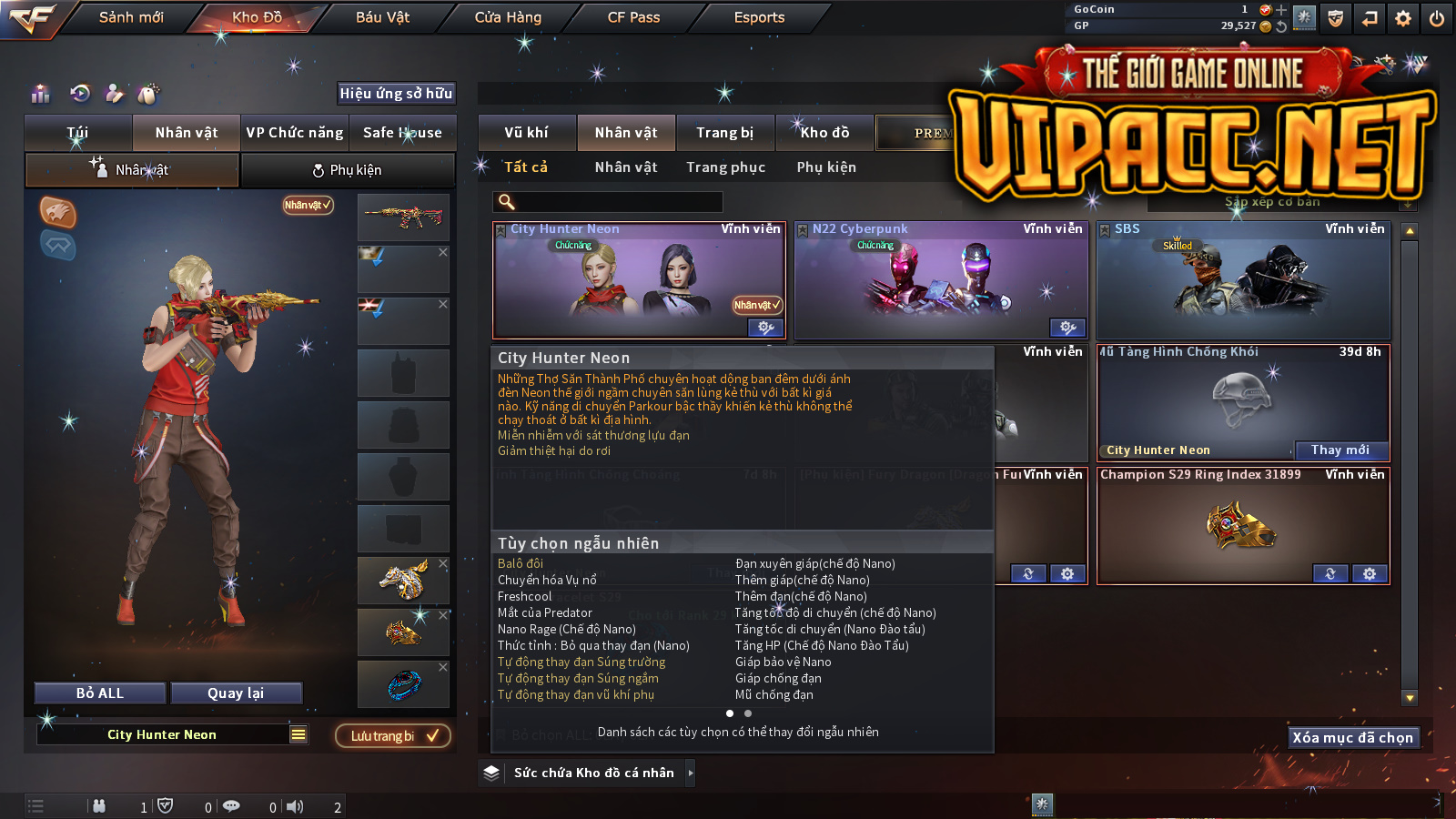The image size is (1456, 819).
Task: Open the Sảnh mới lobby tab
Action: pos(131,17)
